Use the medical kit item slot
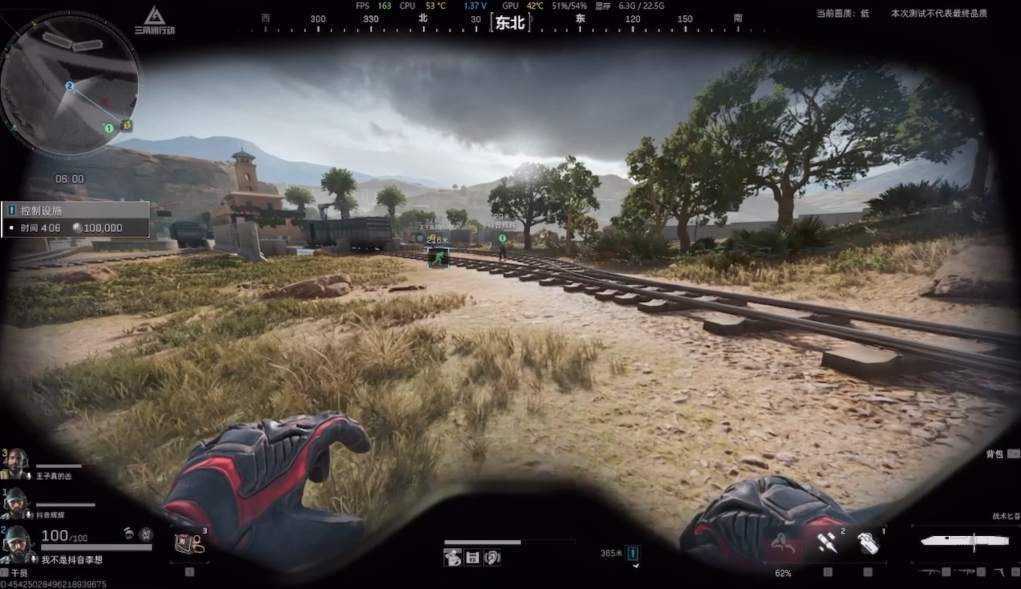This screenshot has height=589, width=1021. 187,542
